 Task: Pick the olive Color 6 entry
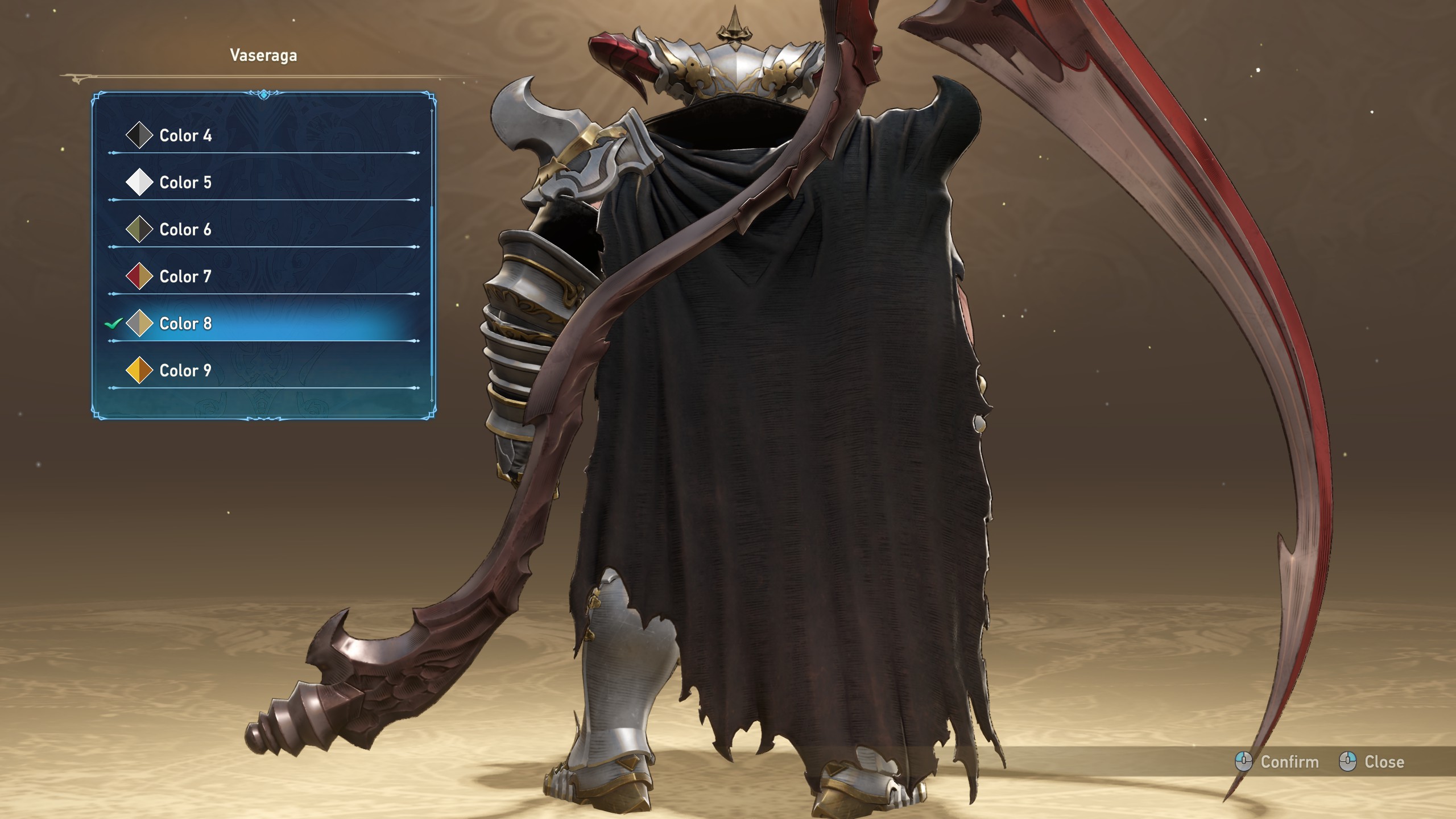pyautogui.click(x=185, y=230)
